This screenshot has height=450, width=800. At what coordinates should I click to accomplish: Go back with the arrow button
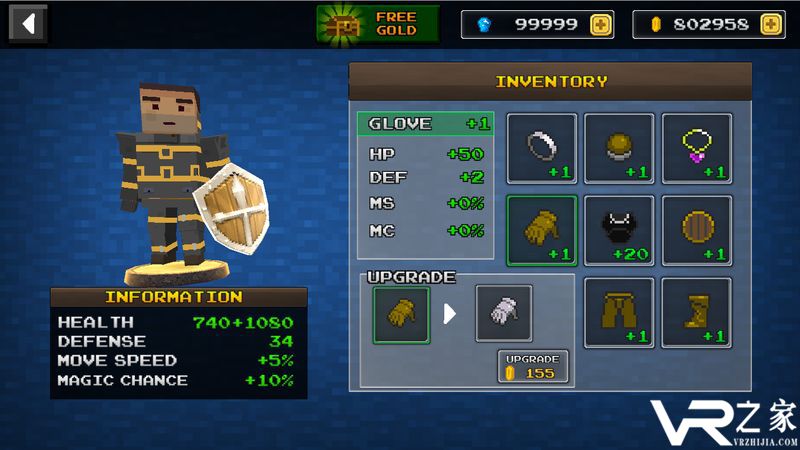coord(29,23)
